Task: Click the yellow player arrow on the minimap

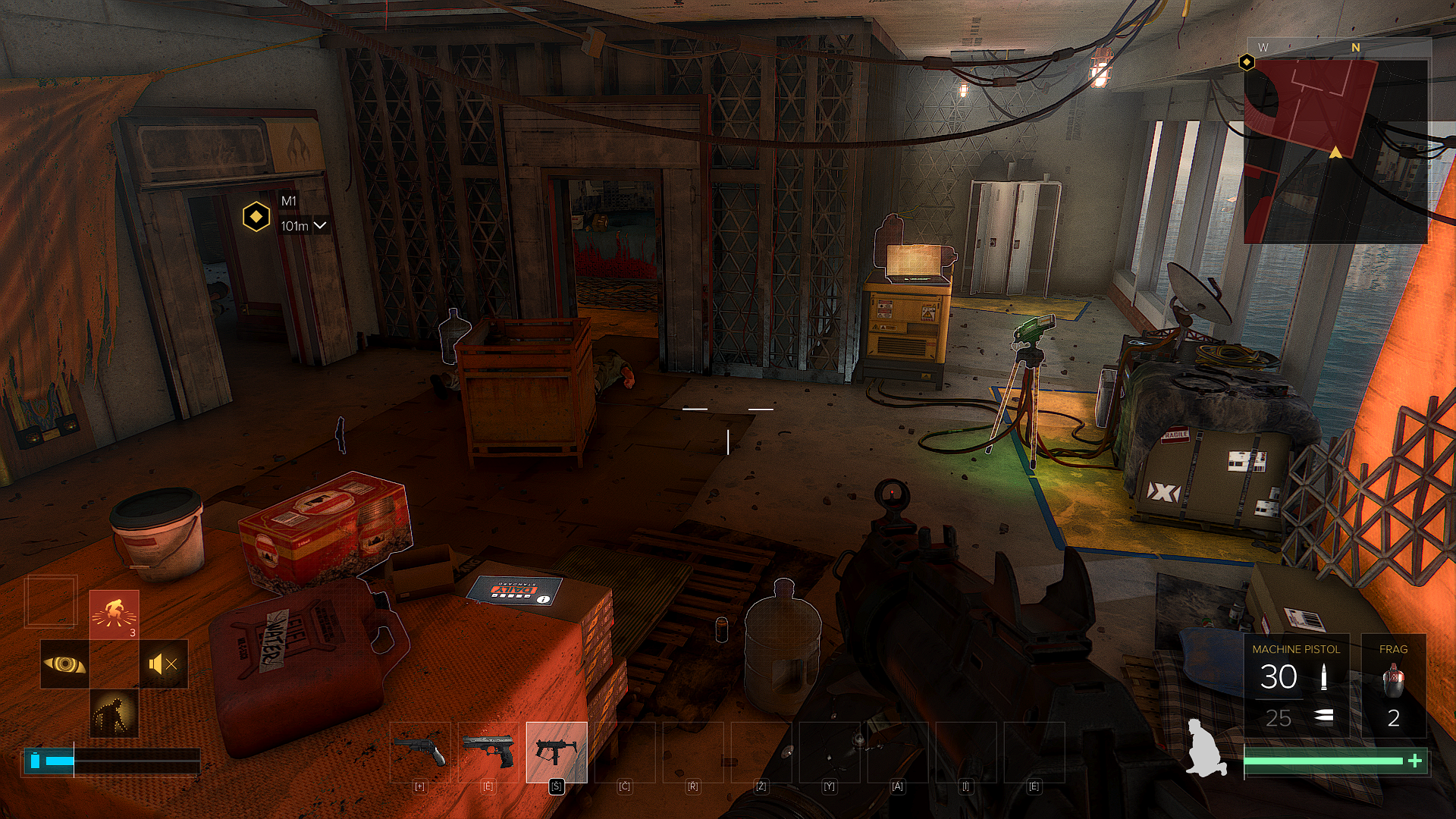Action: [1335, 152]
